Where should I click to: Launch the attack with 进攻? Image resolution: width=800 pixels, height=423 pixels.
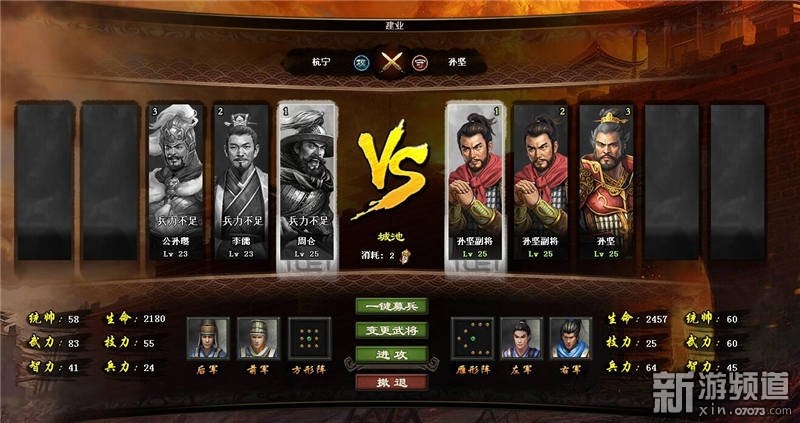pos(391,355)
